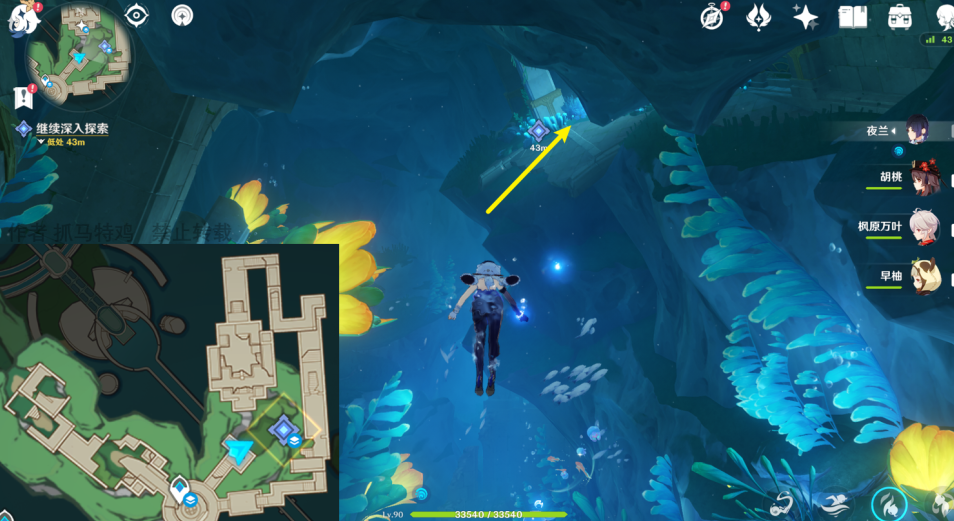
Task: Open the winged battle pass icon
Action: [758, 17]
